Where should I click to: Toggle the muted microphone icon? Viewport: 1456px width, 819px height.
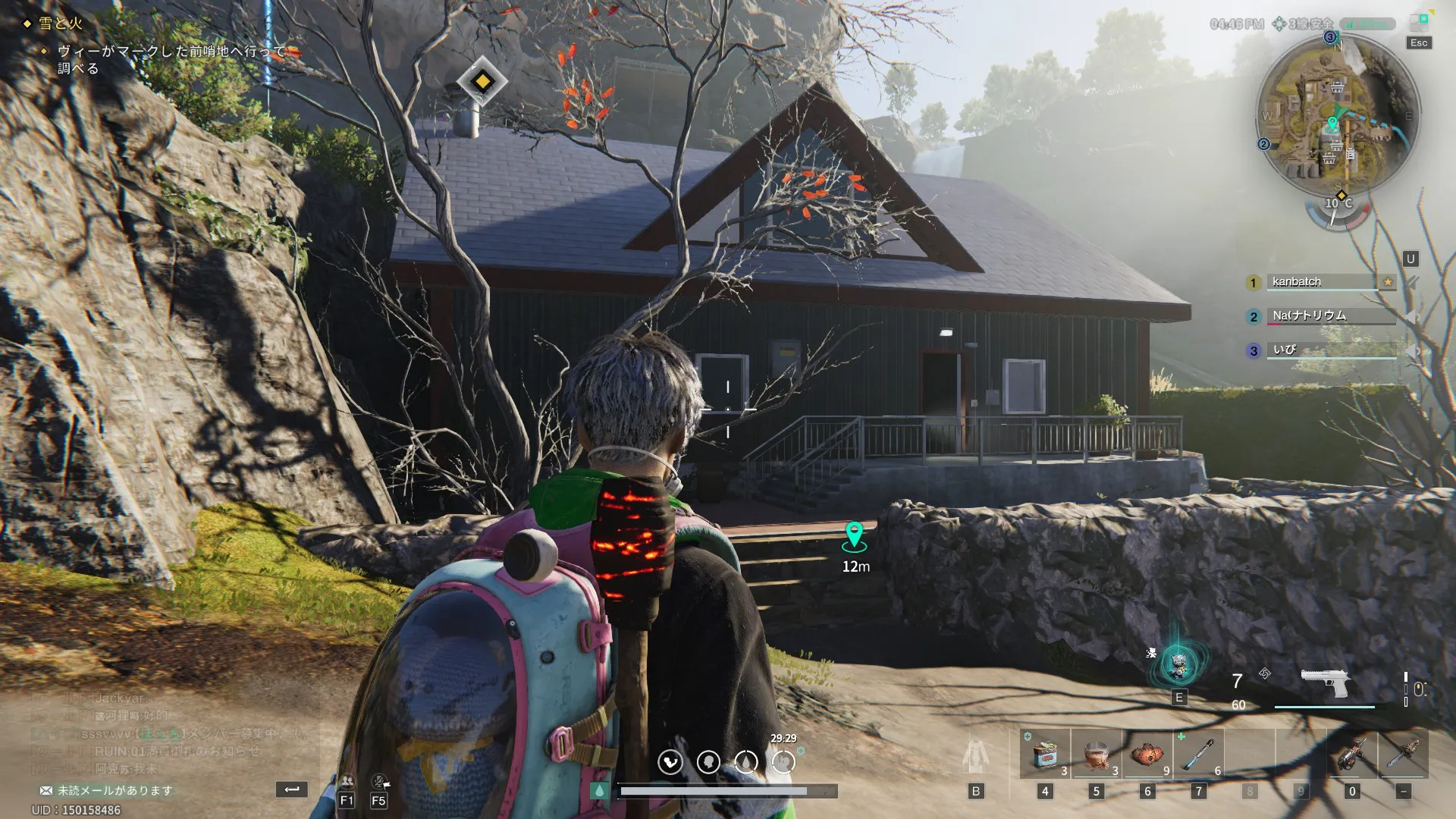(x=379, y=781)
